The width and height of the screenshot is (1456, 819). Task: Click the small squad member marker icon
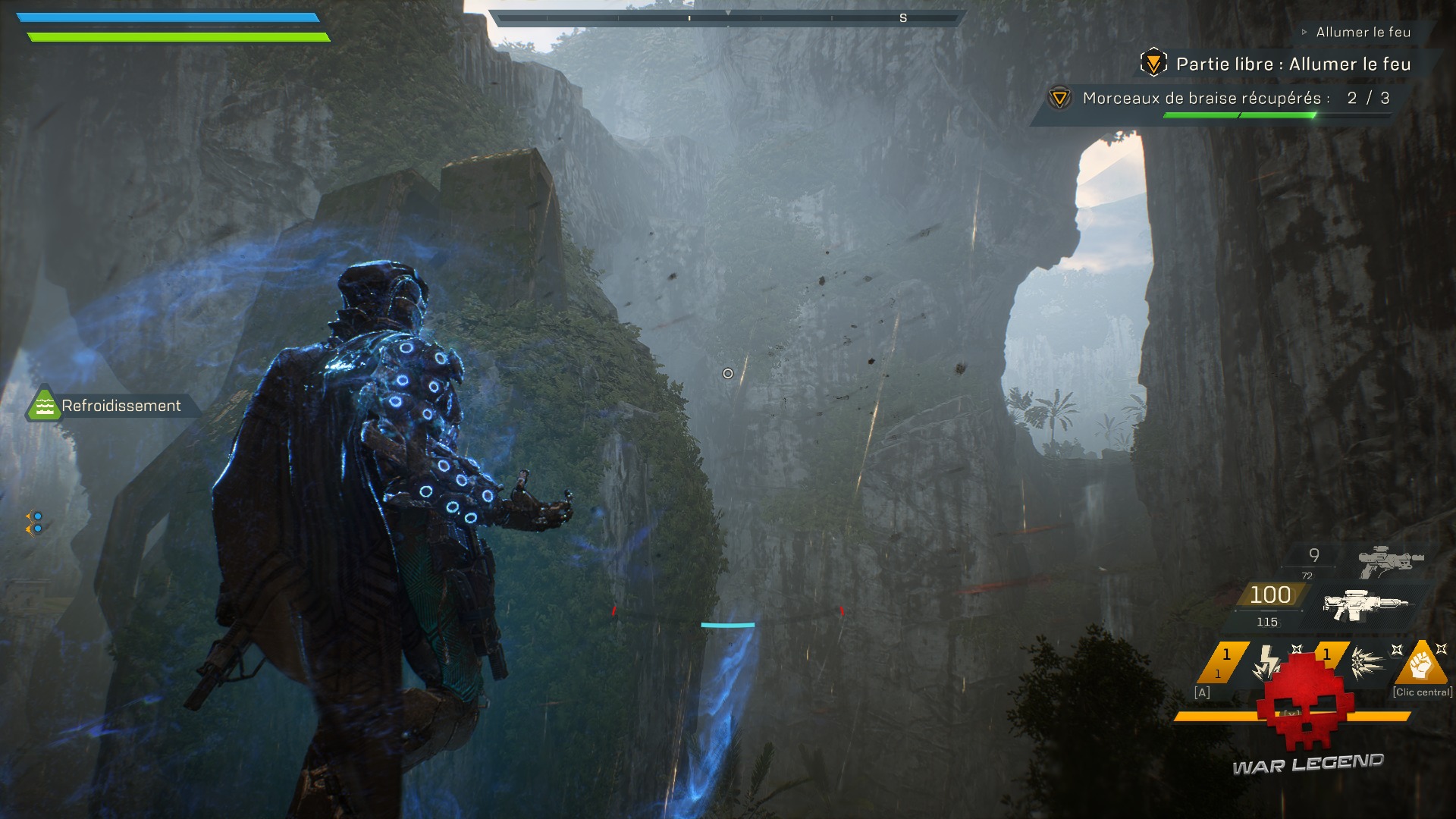tap(34, 522)
